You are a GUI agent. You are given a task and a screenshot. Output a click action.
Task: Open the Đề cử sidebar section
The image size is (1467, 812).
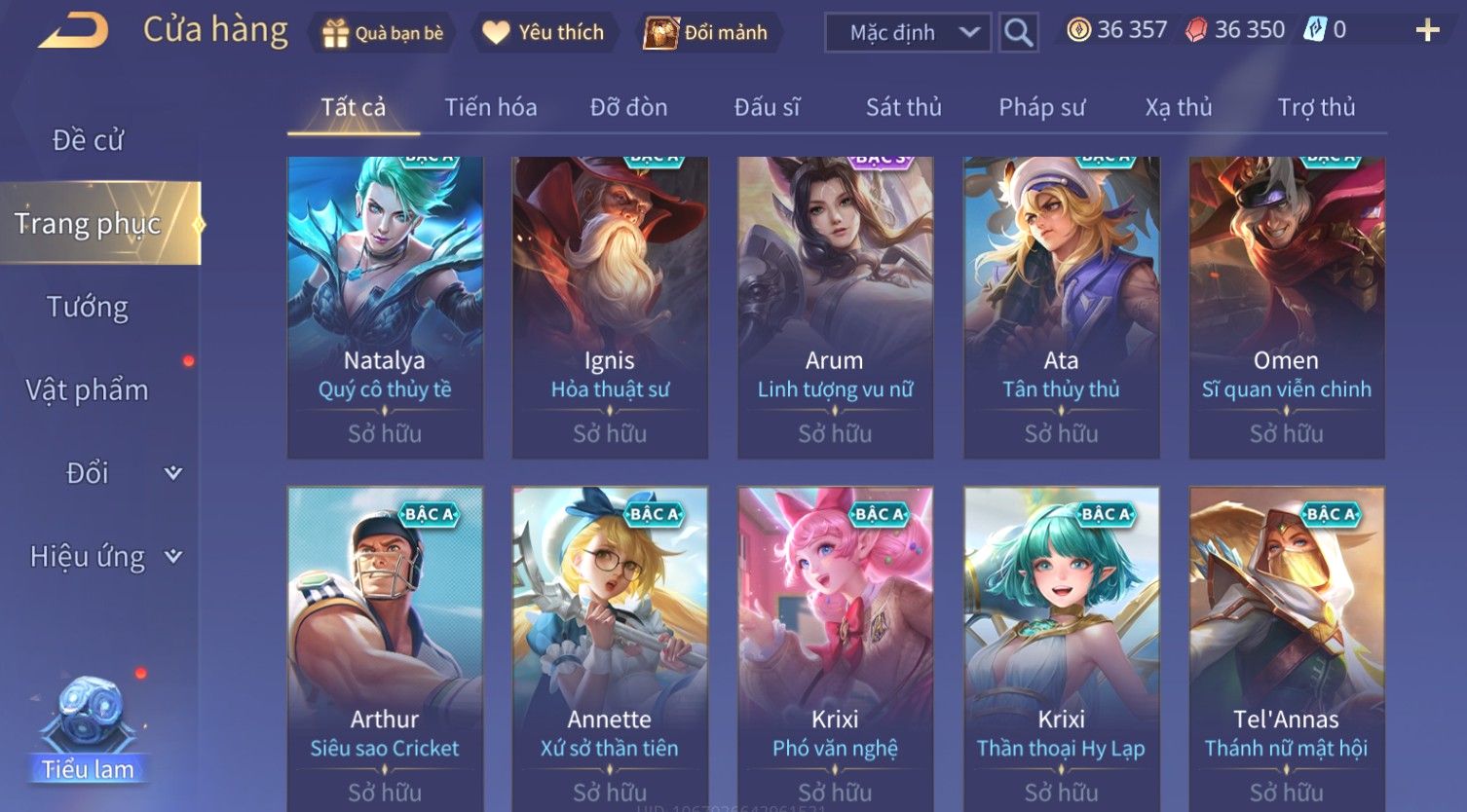[88, 140]
